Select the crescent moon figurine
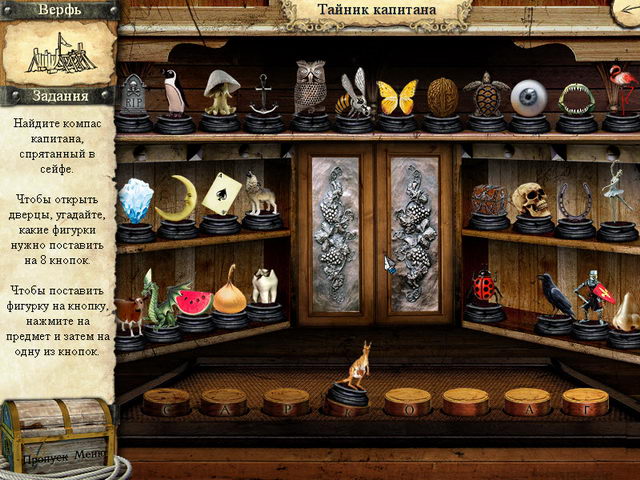Viewport: 640px width, 480px height. click(x=177, y=200)
